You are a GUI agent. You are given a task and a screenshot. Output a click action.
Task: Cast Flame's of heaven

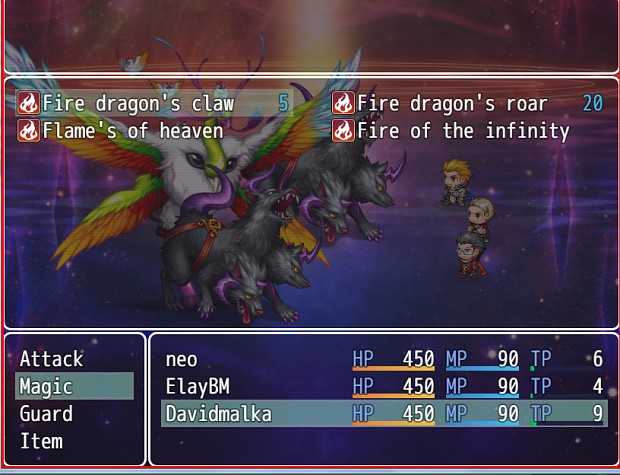click(x=132, y=130)
